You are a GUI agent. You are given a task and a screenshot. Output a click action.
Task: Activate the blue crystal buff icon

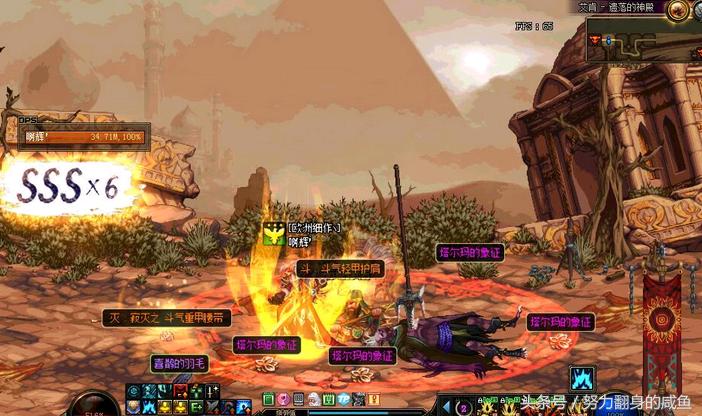click(583, 377)
